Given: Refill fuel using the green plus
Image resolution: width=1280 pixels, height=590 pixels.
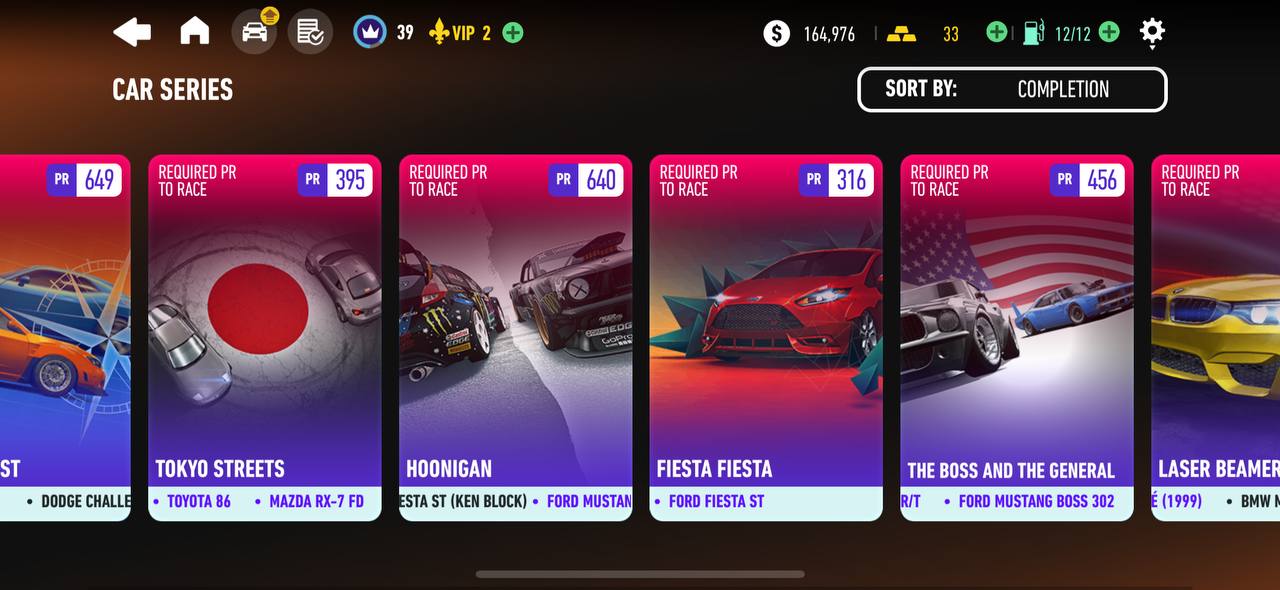Looking at the screenshot, I should (1109, 33).
